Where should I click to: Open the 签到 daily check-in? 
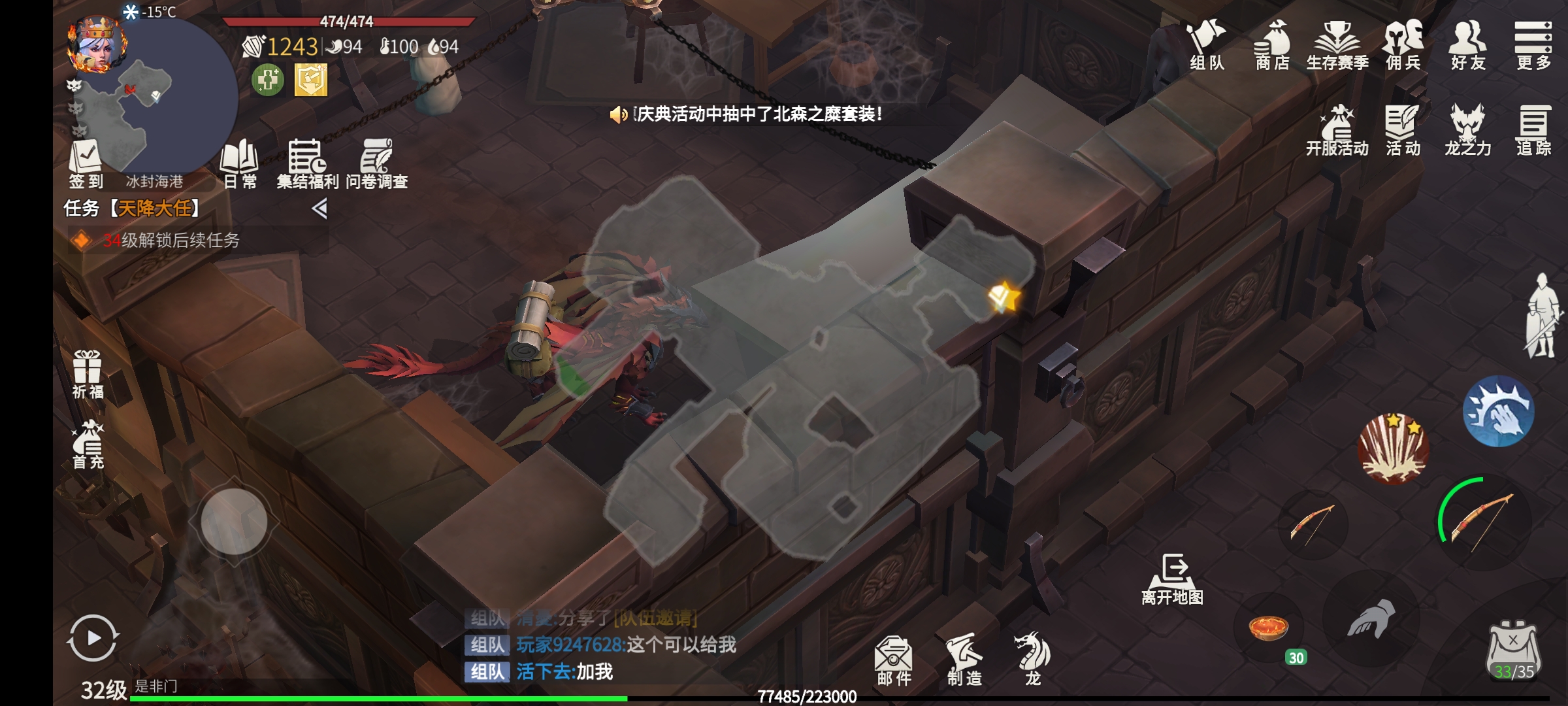pos(86,163)
